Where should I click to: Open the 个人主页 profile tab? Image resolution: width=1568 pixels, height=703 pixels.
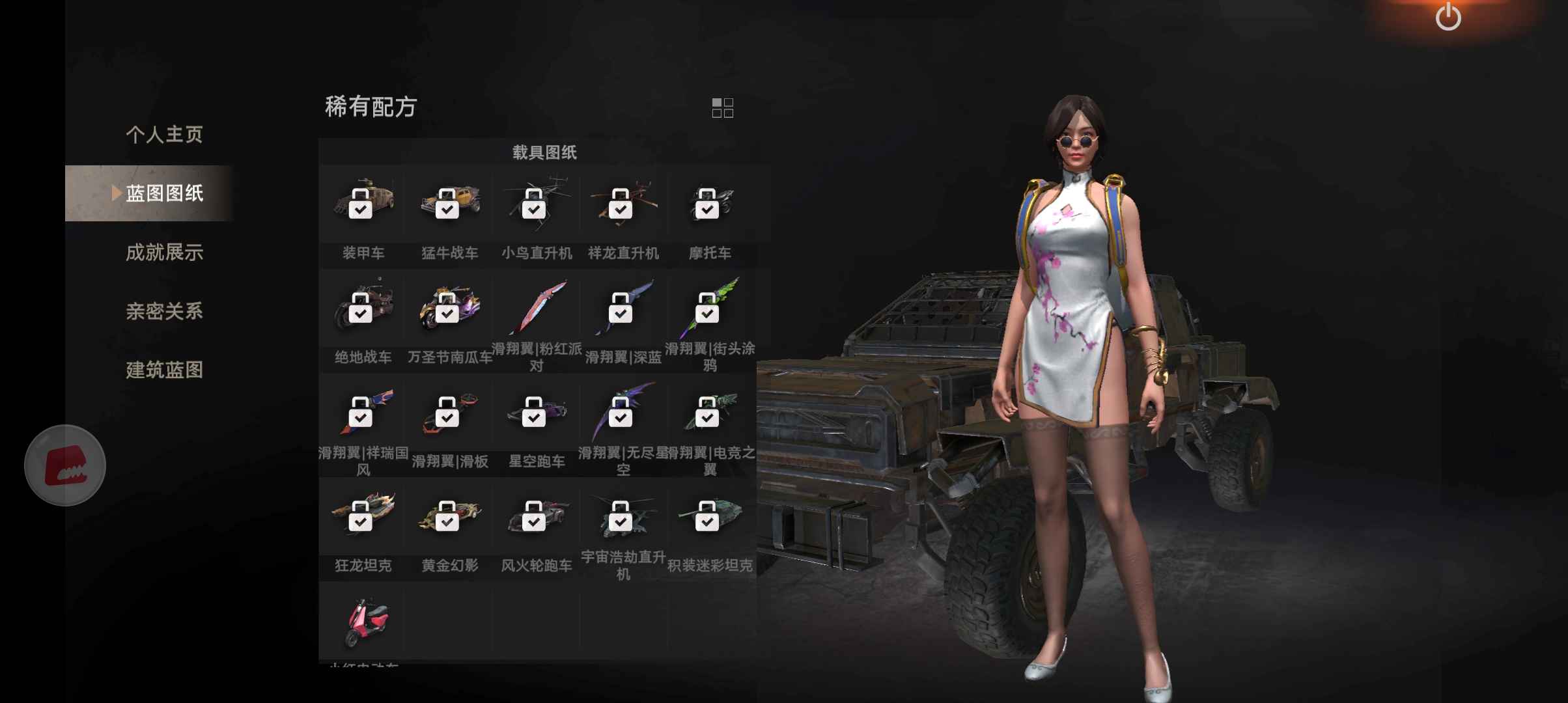pos(164,135)
